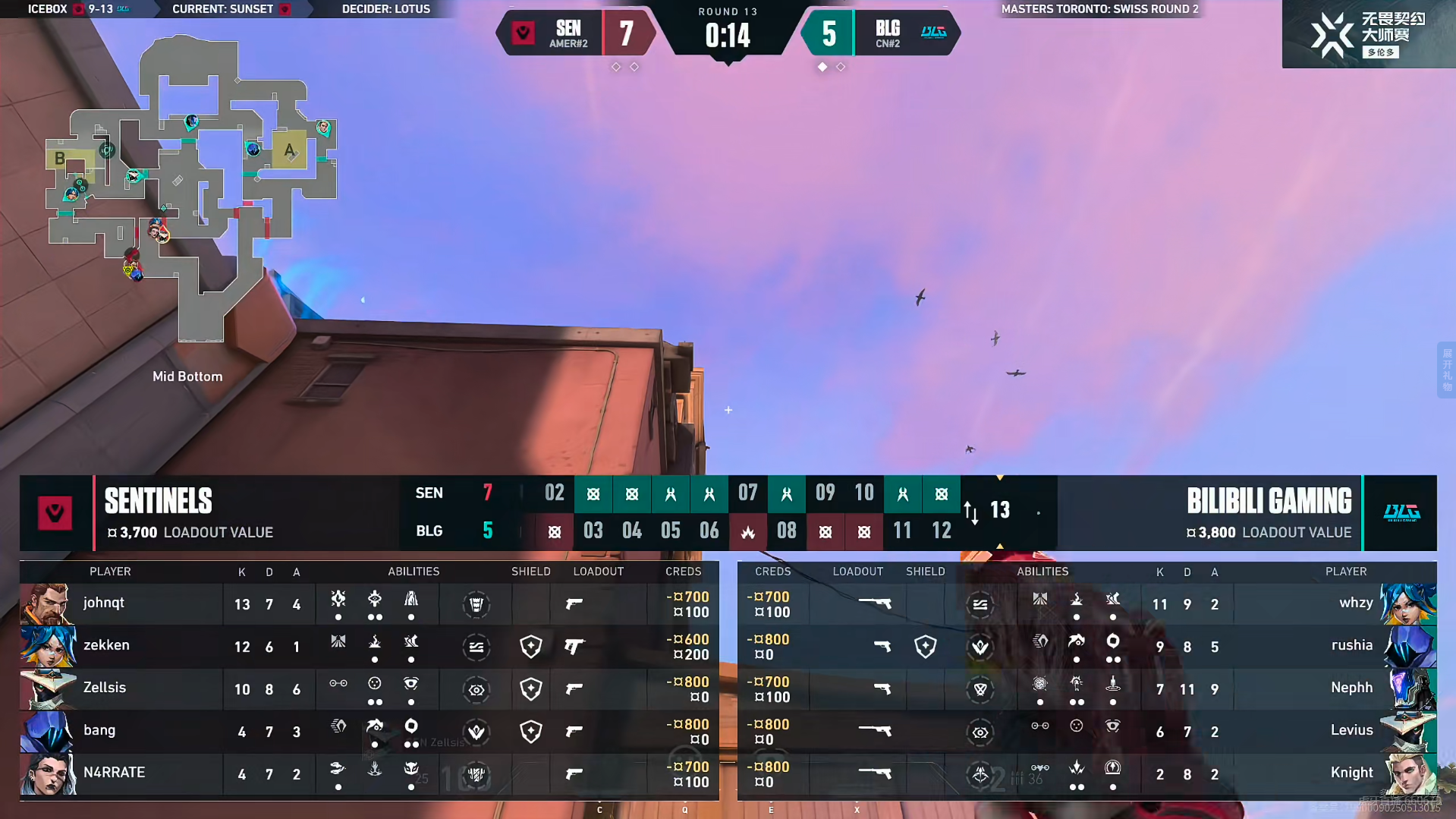Select whzy's row on Bilibili Gaming

(1355, 603)
